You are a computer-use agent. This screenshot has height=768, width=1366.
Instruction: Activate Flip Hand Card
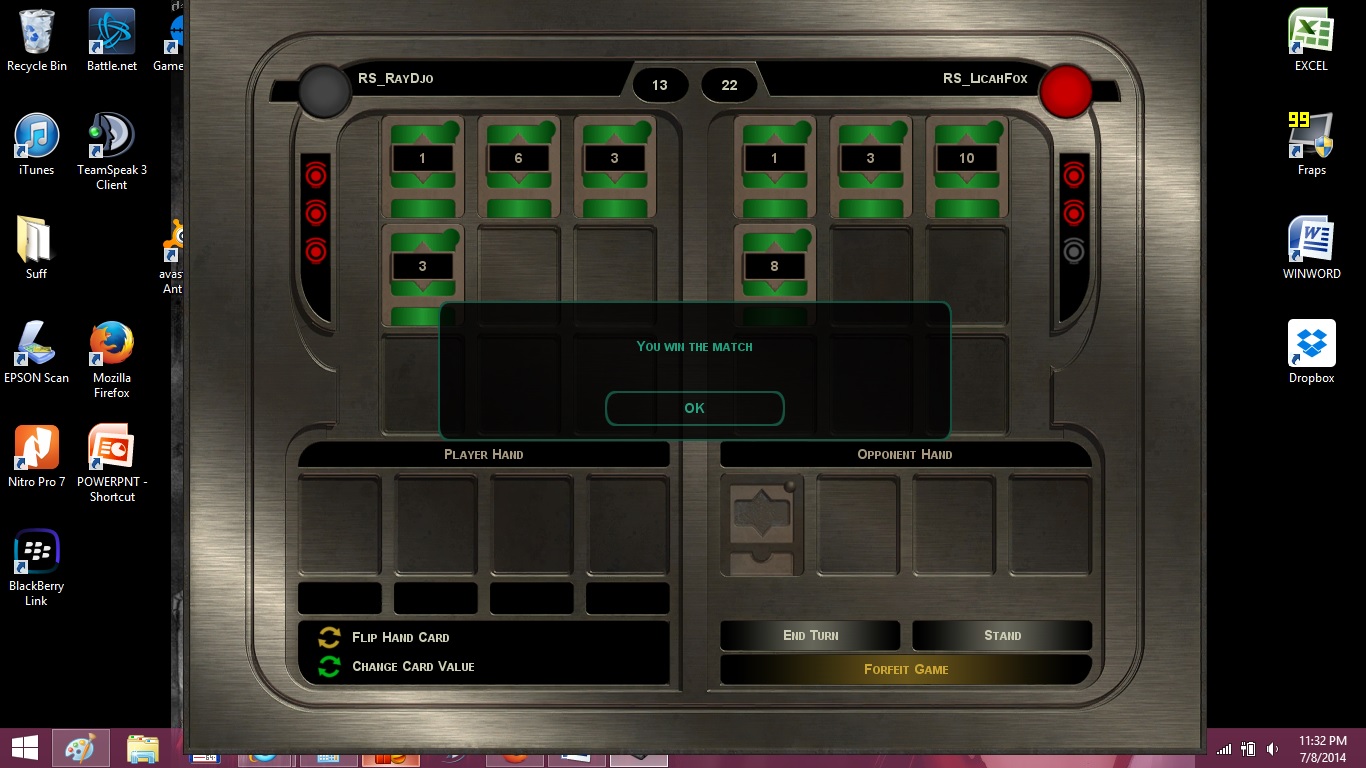[400, 637]
